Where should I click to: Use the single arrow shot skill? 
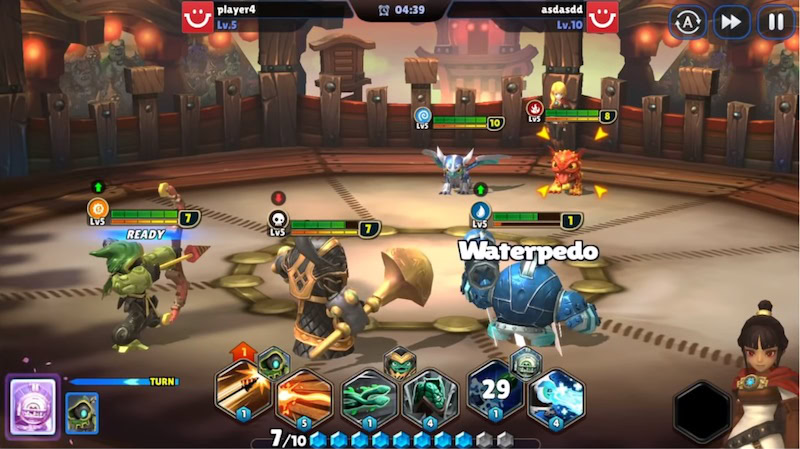point(242,391)
